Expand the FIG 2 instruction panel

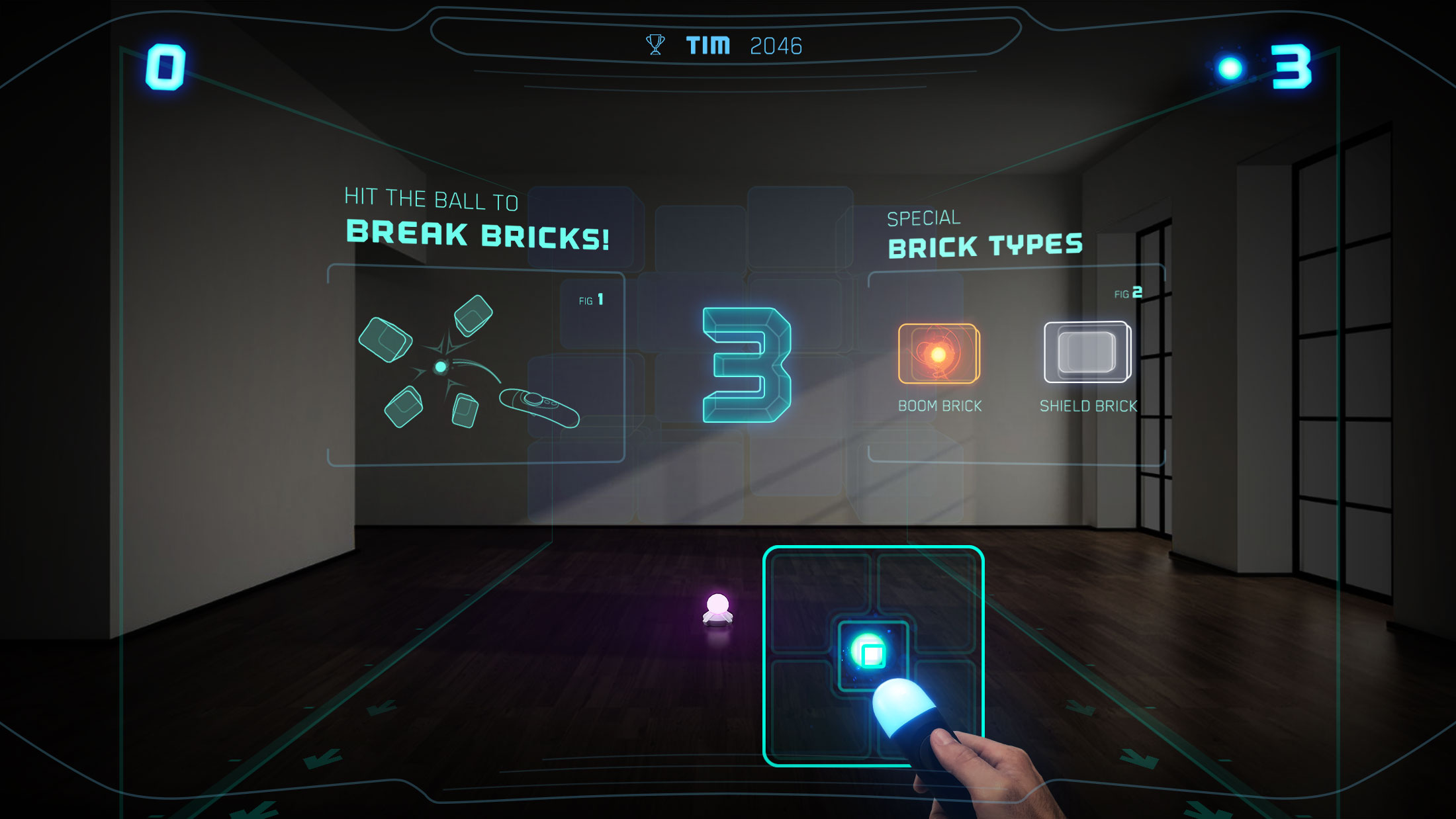(x=1128, y=292)
